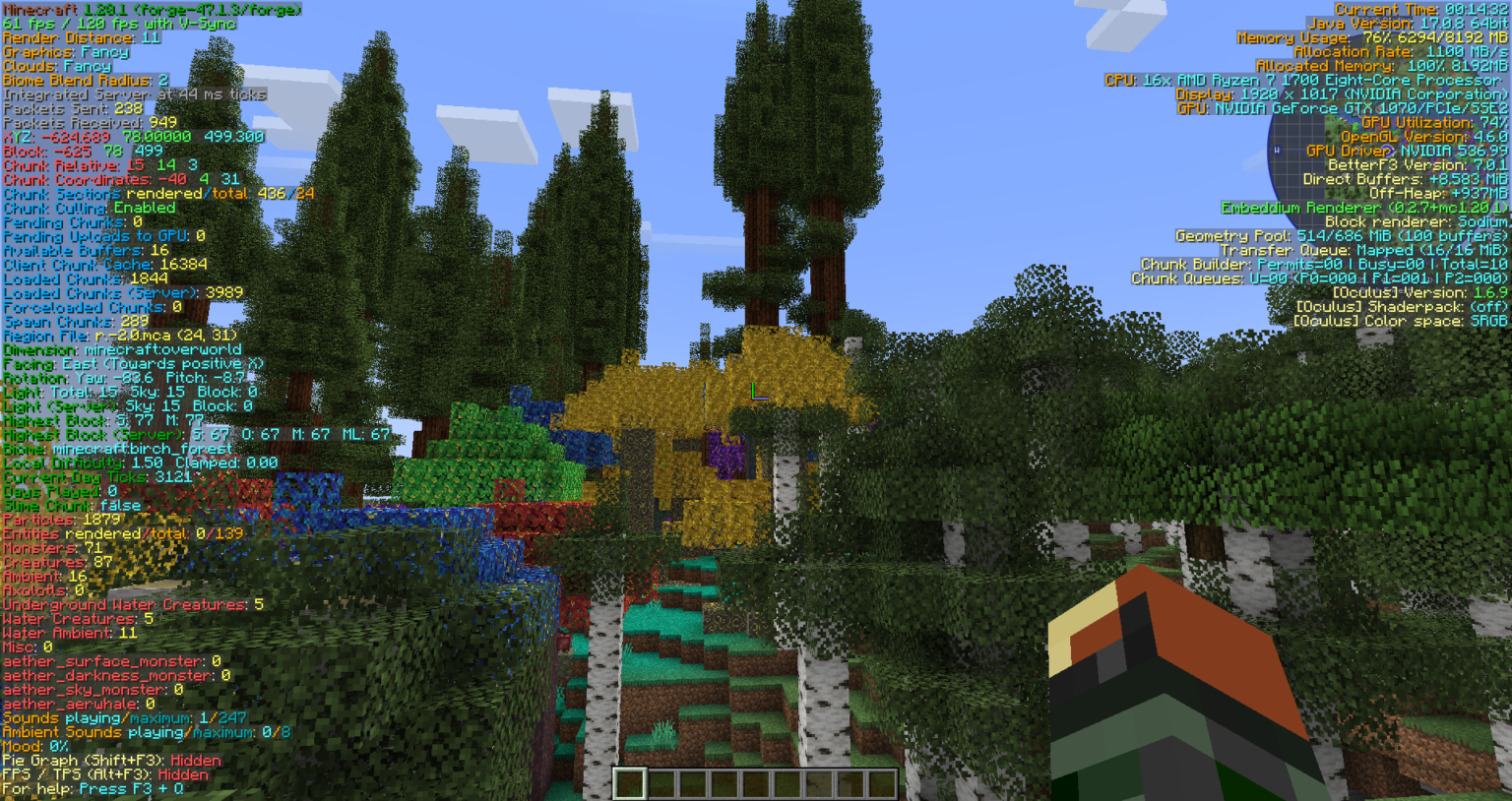This screenshot has height=801, width=1512.
Task: Select the last hotbar slot
Action: [x=883, y=780]
